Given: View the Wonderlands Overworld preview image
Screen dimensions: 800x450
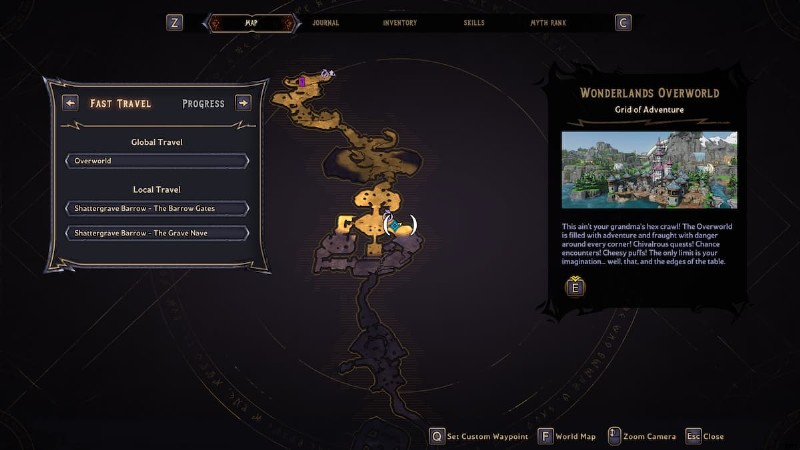Looking at the screenshot, I should pos(649,170).
